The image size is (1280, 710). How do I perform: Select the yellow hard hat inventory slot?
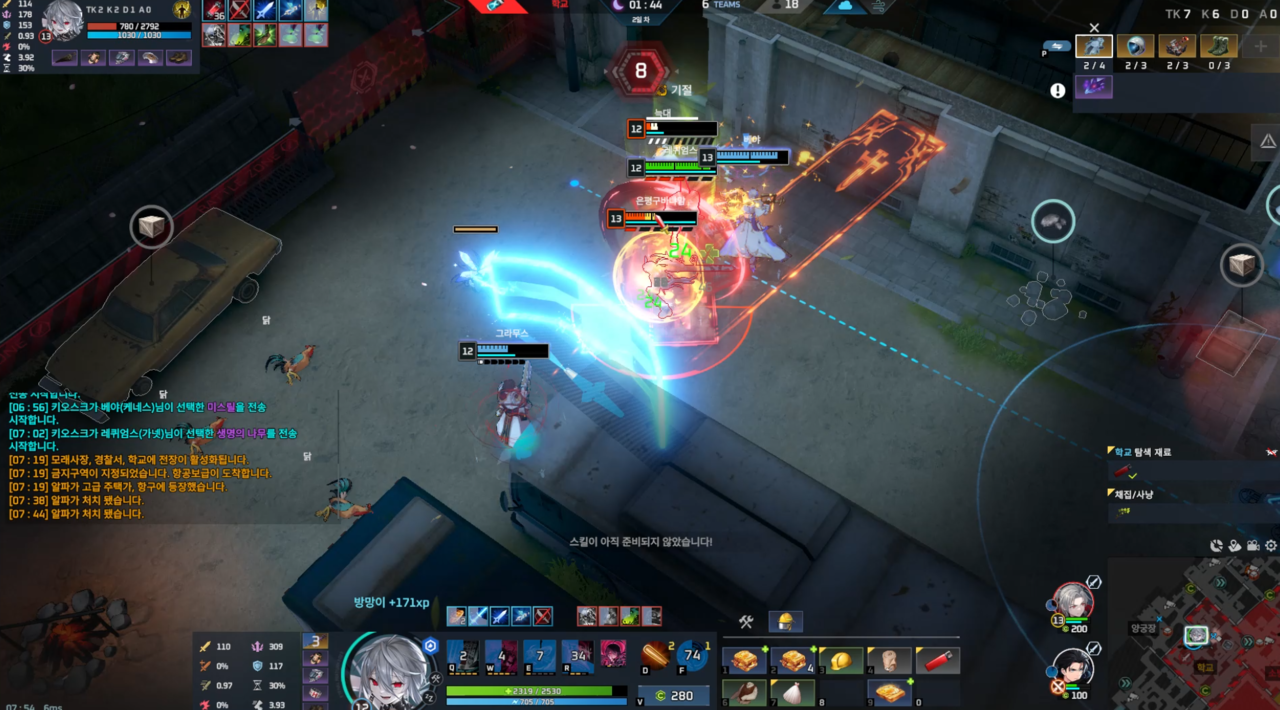point(842,661)
